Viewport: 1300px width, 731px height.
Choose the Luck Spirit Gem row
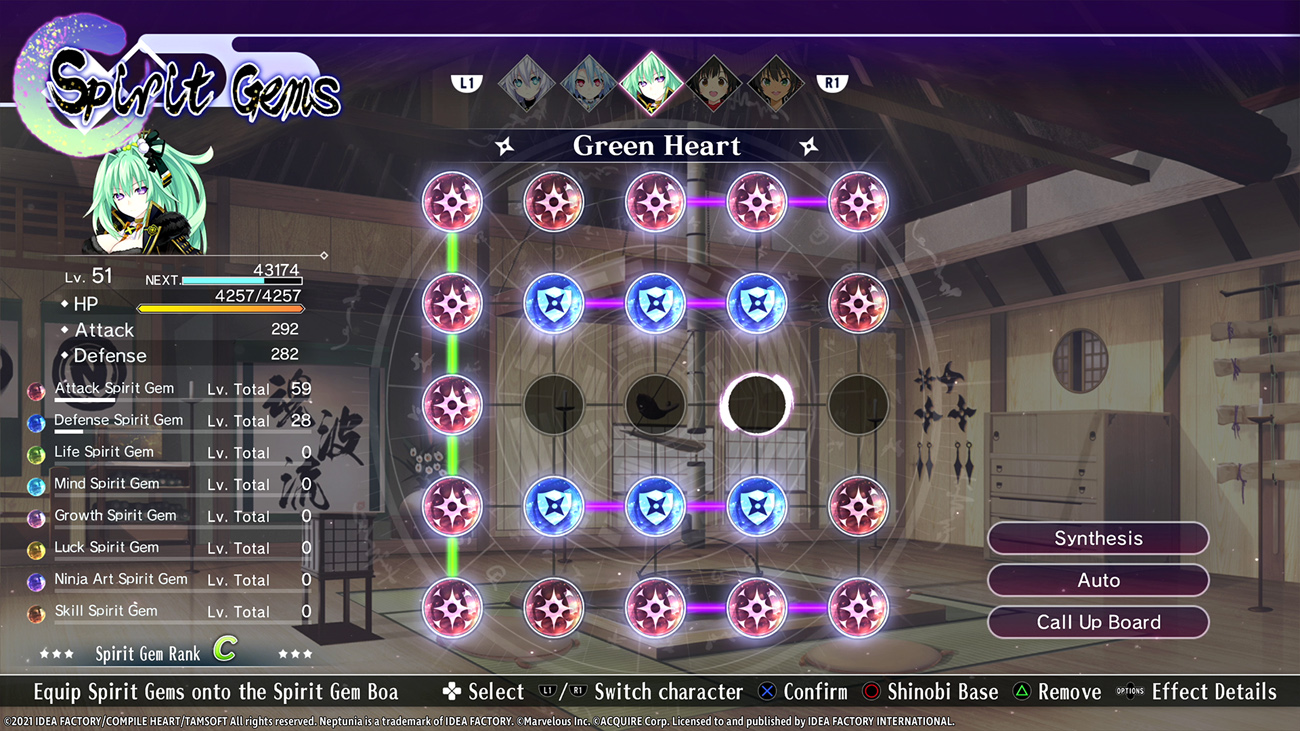pyautogui.click(x=170, y=548)
